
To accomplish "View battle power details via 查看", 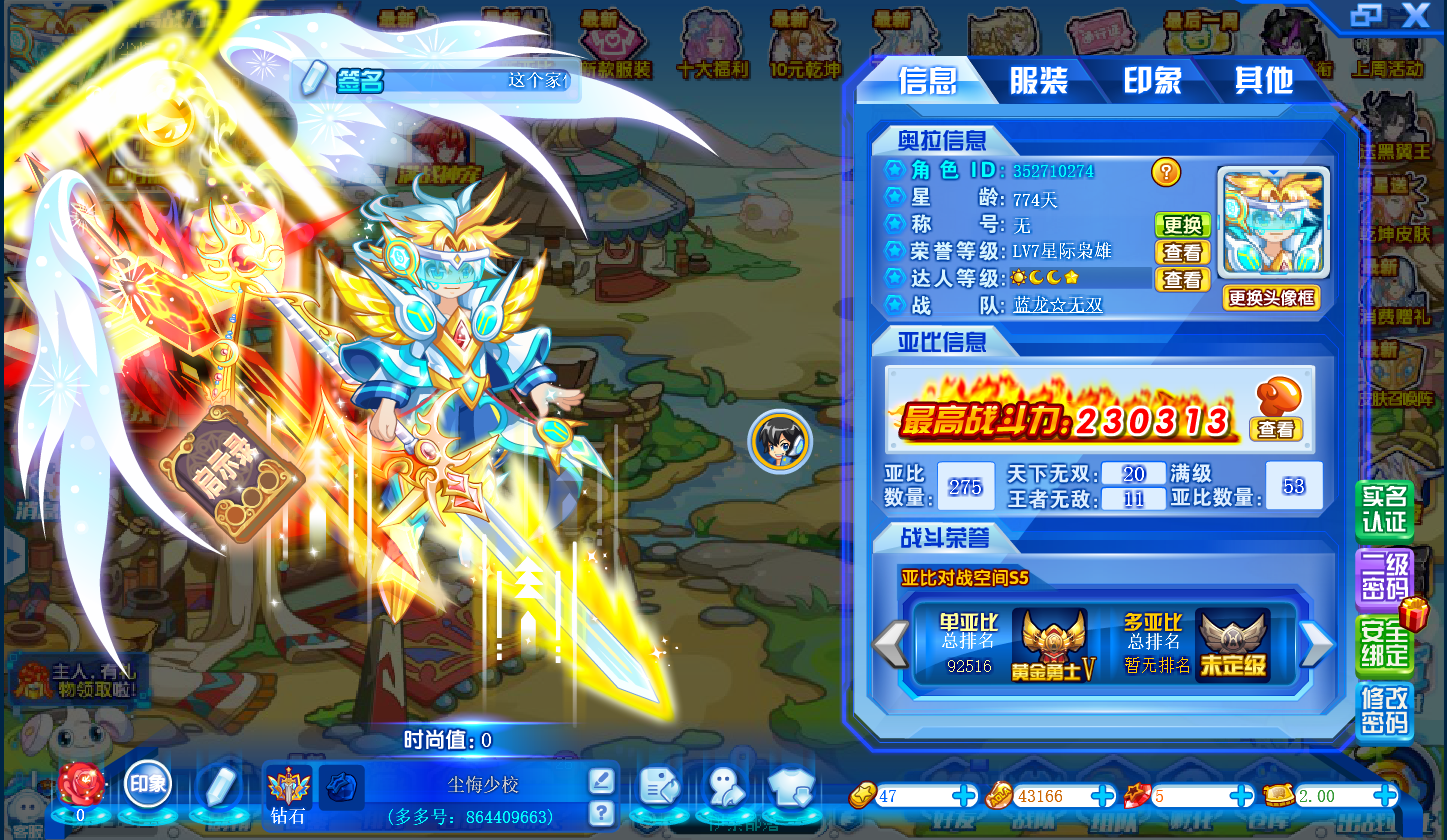I will pos(1275,429).
